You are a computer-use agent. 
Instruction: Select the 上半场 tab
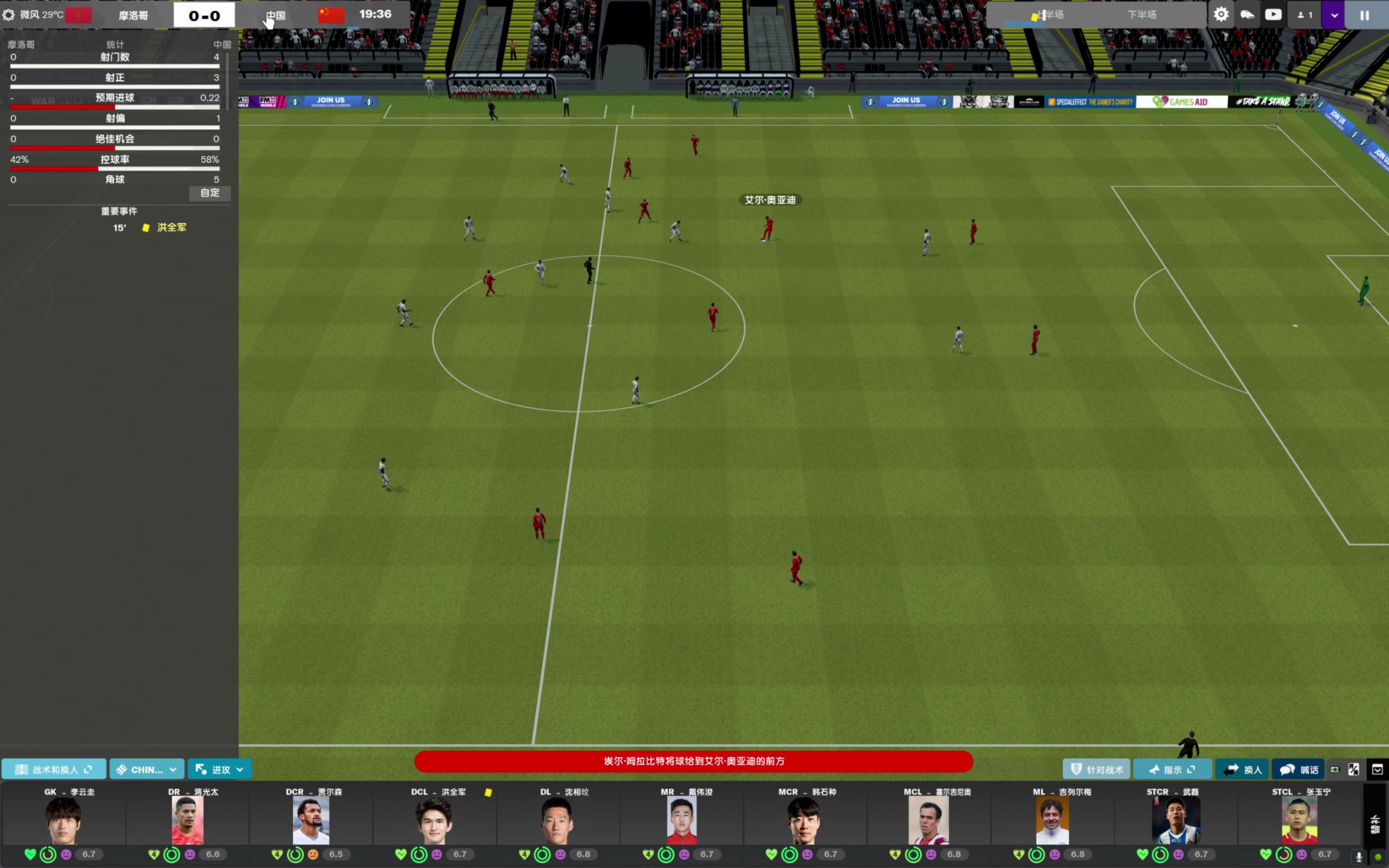point(1051,14)
